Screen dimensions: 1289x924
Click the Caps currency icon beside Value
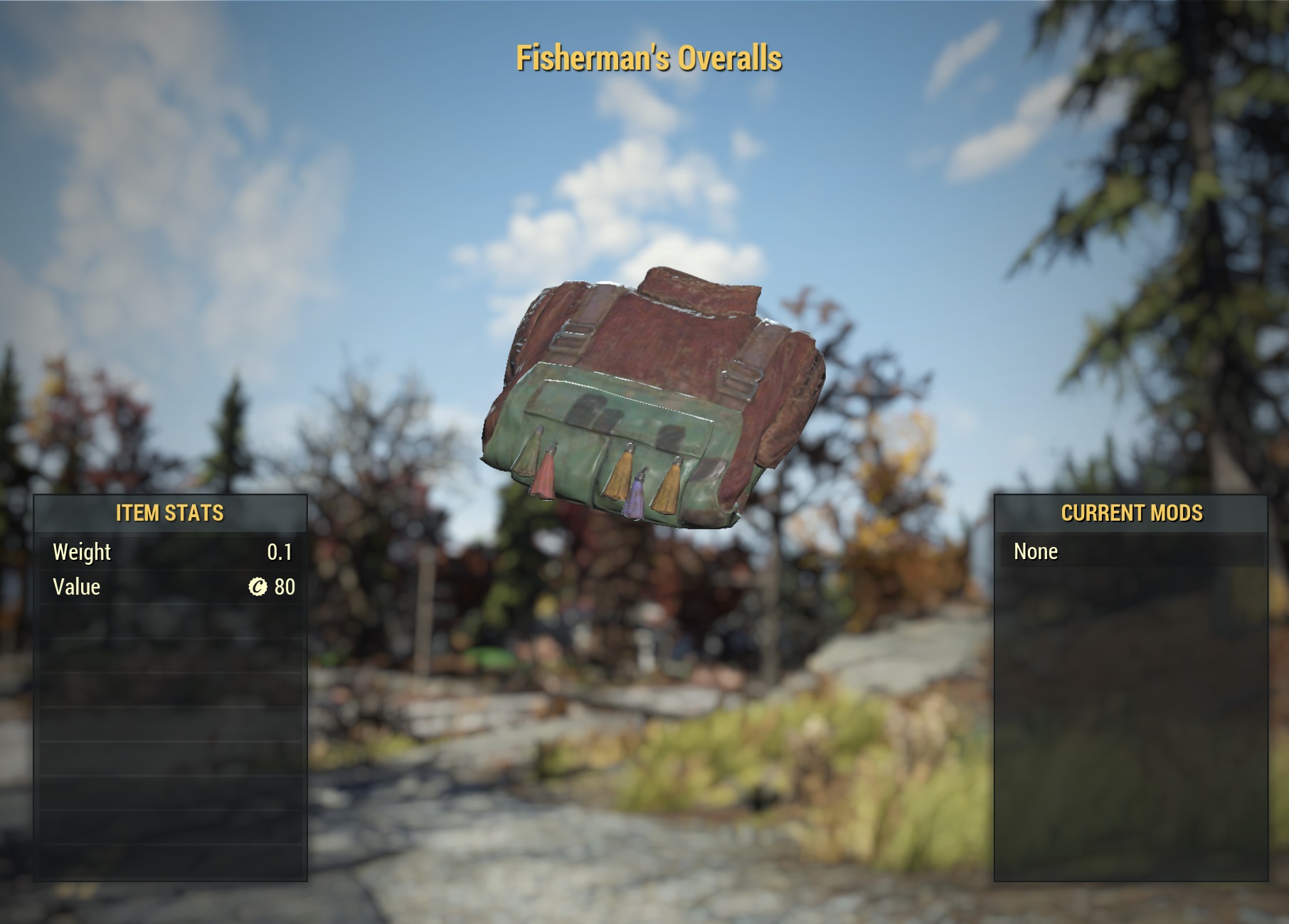[x=259, y=587]
